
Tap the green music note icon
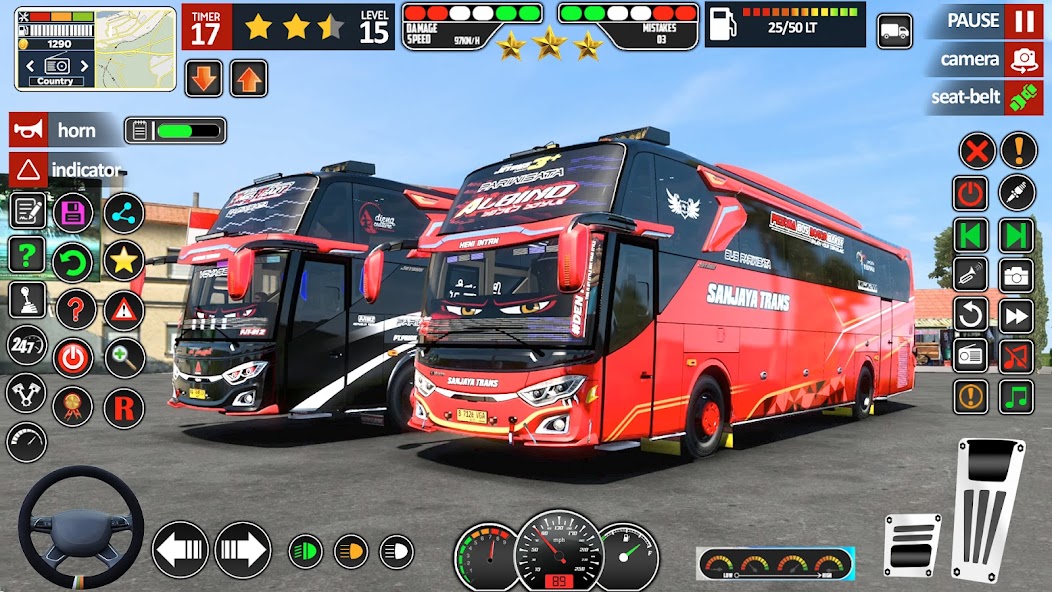(1016, 396)
